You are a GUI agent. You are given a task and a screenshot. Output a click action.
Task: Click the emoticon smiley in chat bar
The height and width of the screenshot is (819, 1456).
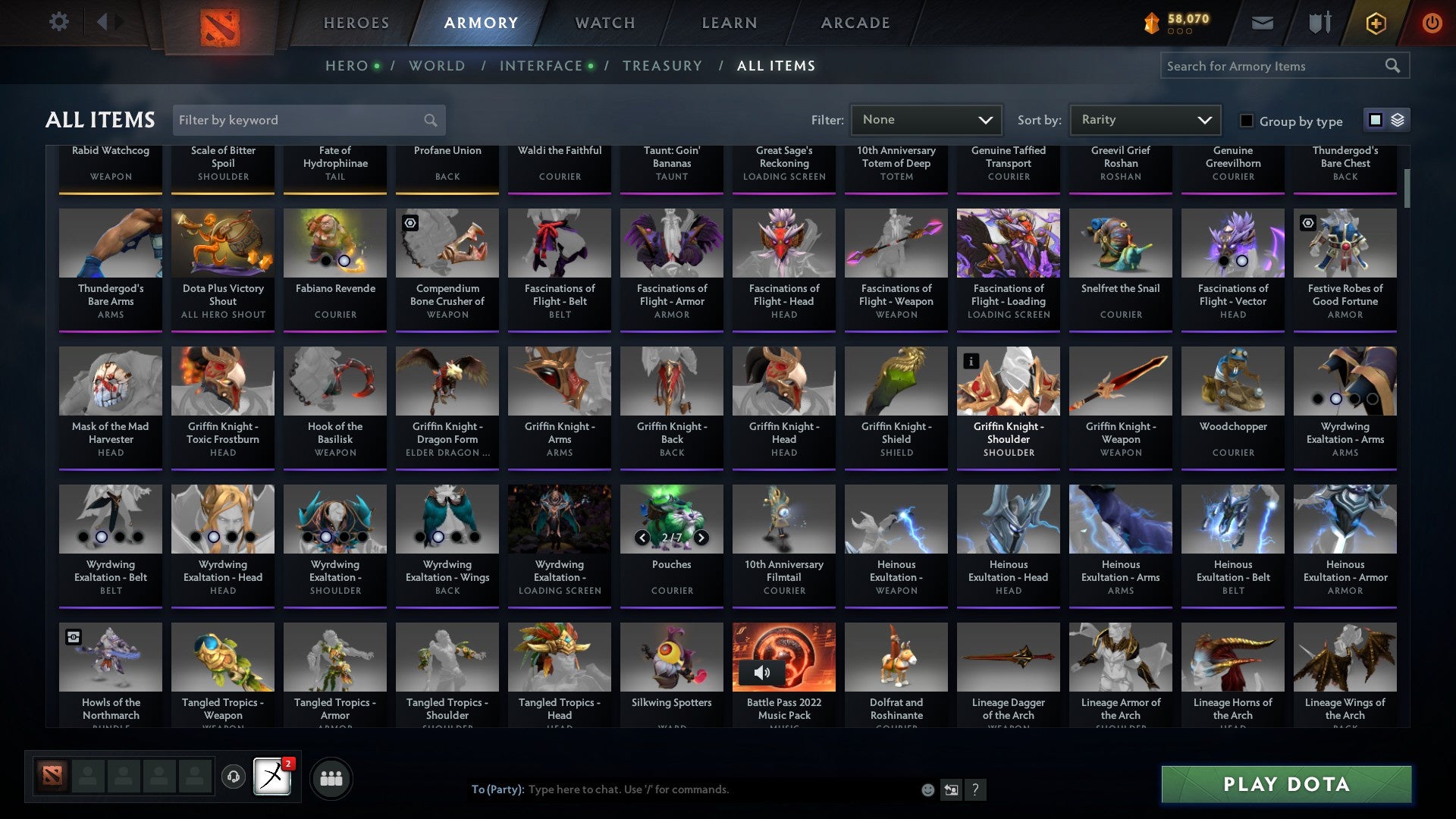coord(927,789)
